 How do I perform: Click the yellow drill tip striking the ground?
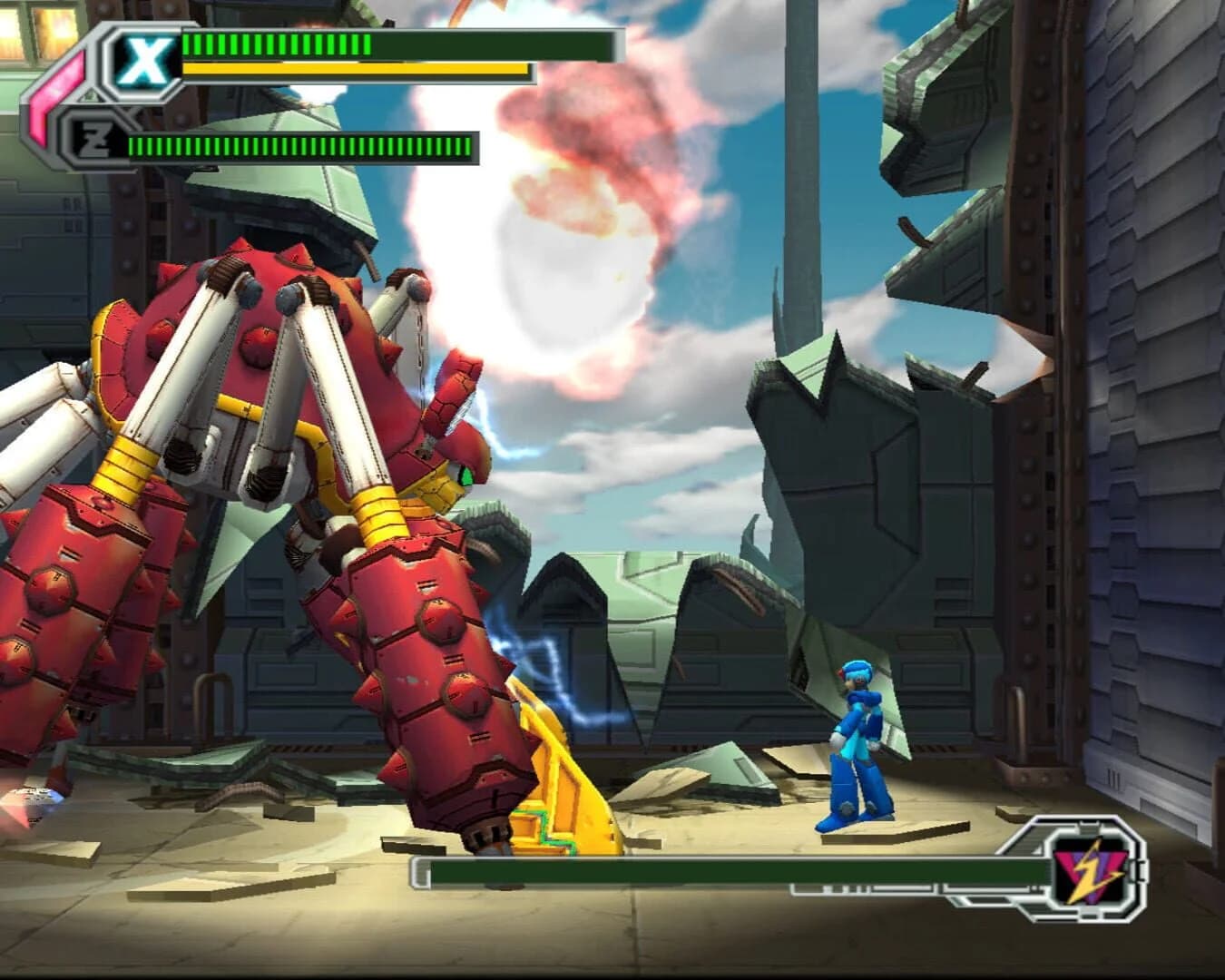[x=563, y=799]
